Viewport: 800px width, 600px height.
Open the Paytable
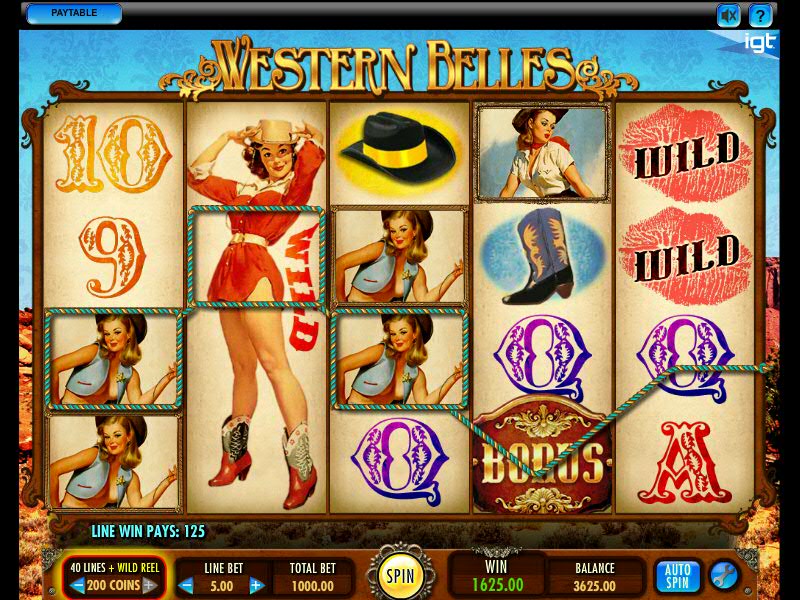click(73, 14)
